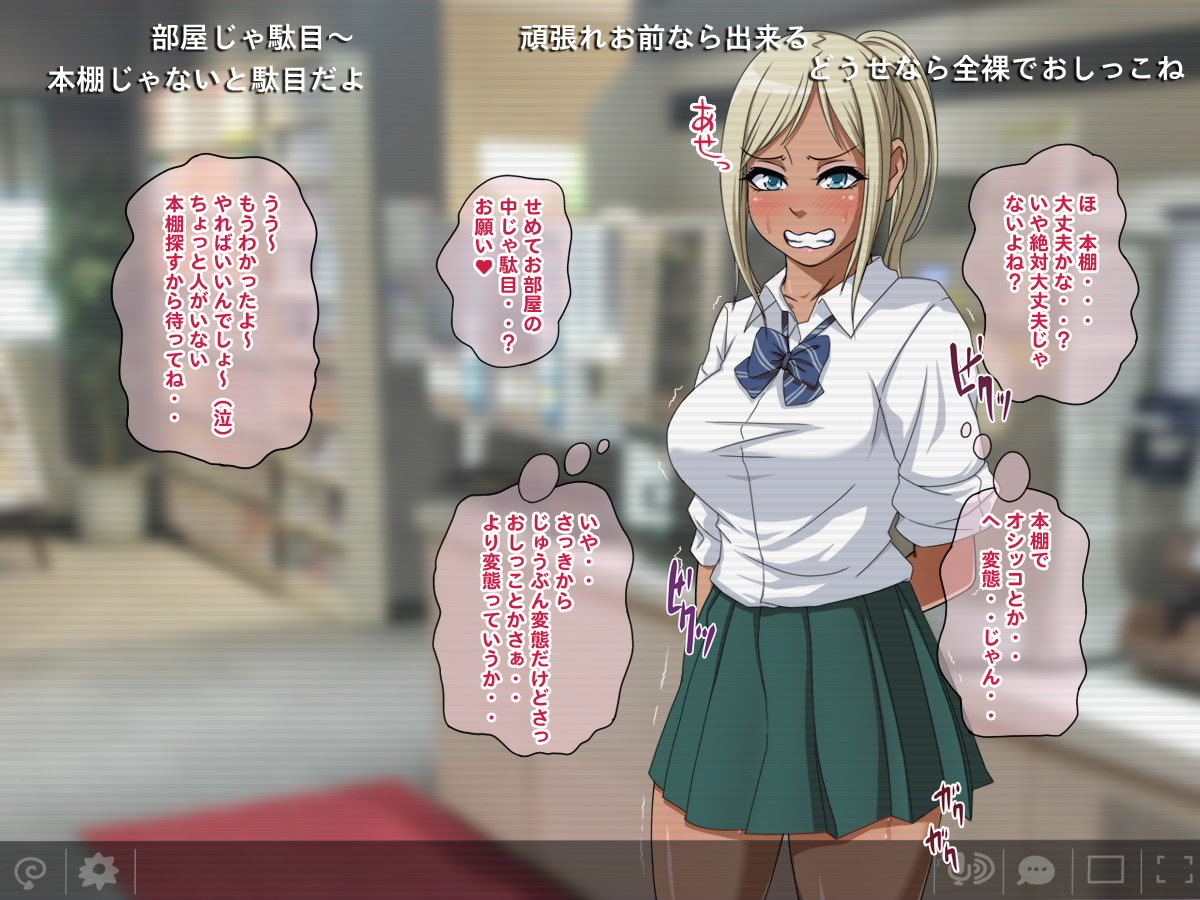Switch to the rectangular window view

[1106, 870]
